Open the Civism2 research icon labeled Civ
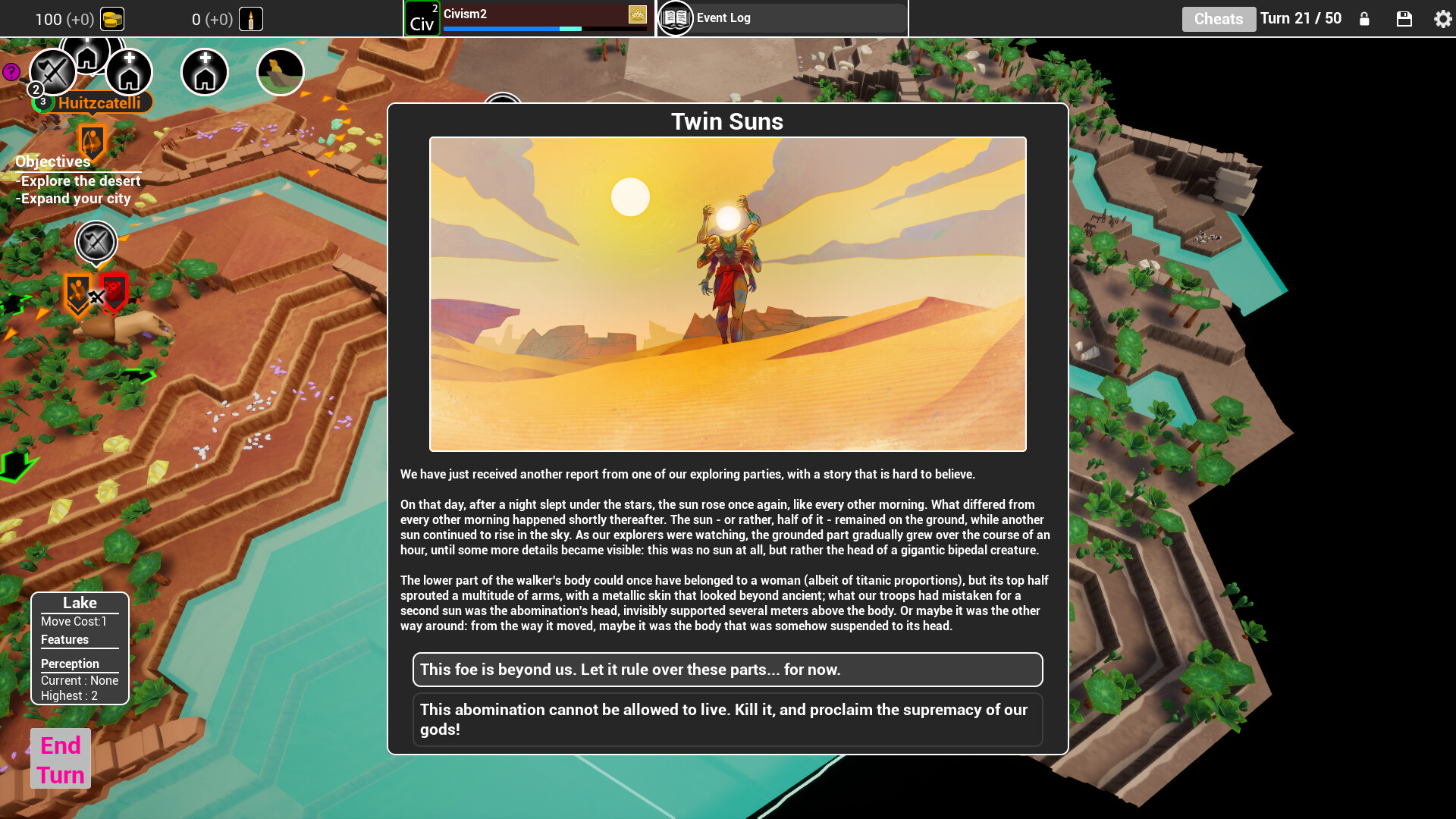Viewport: 1456px width, 819px height. [x=422, y=17]
